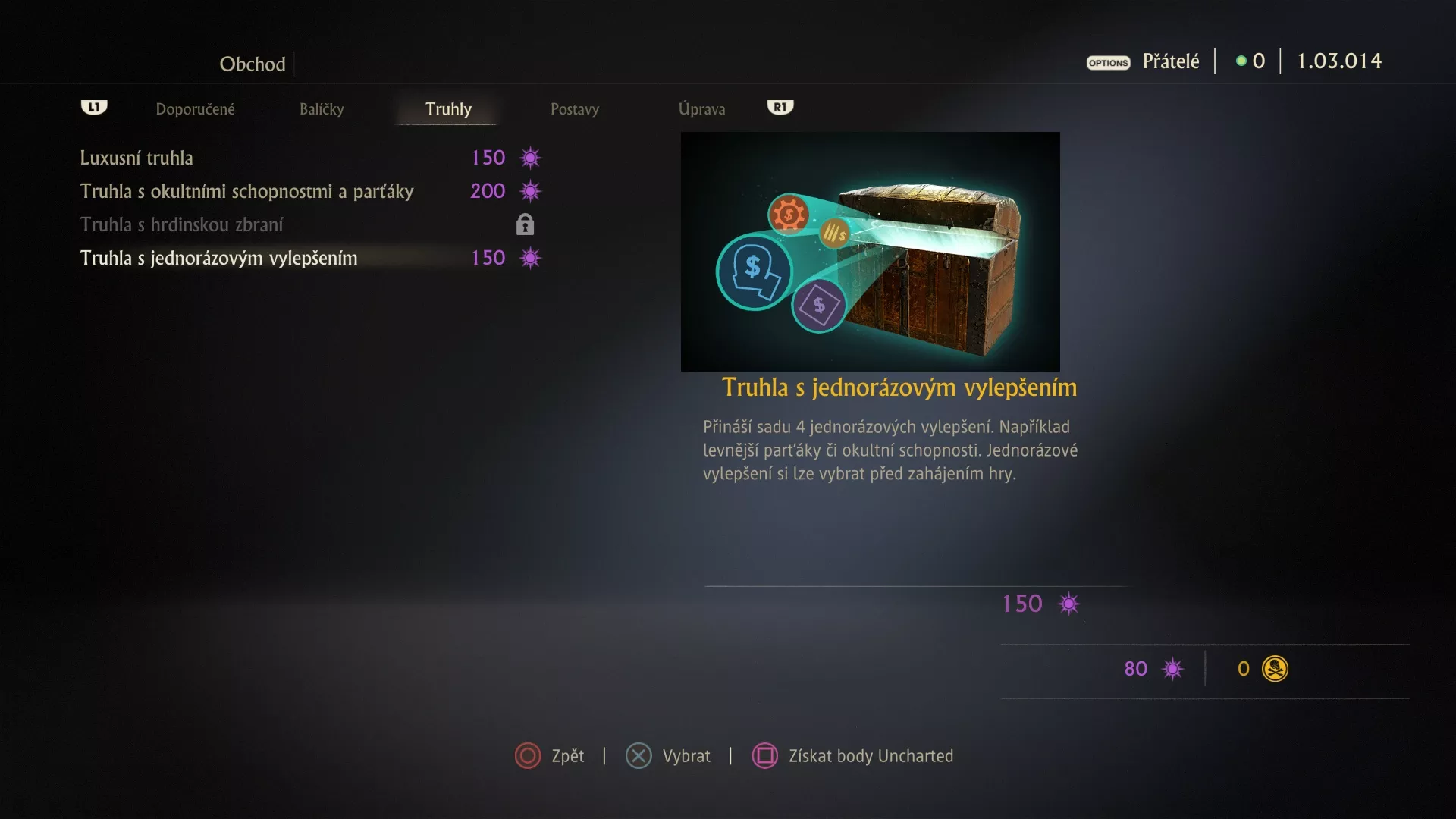Switch to the Doporučené tab
Screen dimensions: 1456x819
(195, 109)
